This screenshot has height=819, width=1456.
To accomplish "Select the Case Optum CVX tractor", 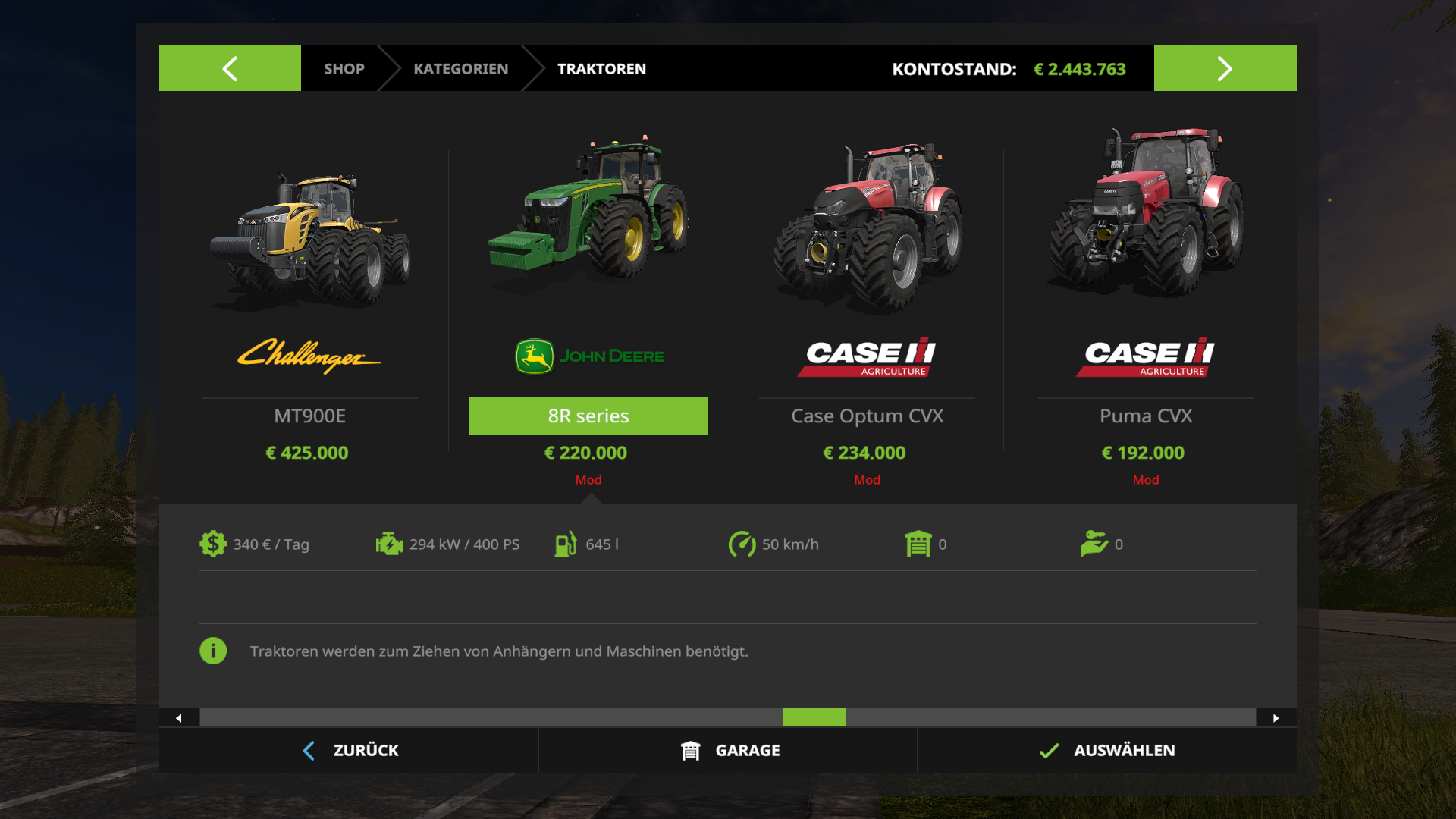I will (x=867, y=303).
